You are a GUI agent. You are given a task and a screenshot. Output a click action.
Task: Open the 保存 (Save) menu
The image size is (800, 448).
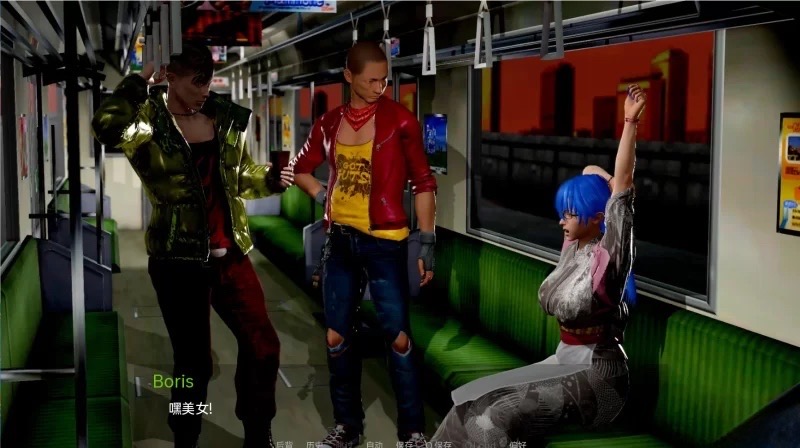pos(404,444)
